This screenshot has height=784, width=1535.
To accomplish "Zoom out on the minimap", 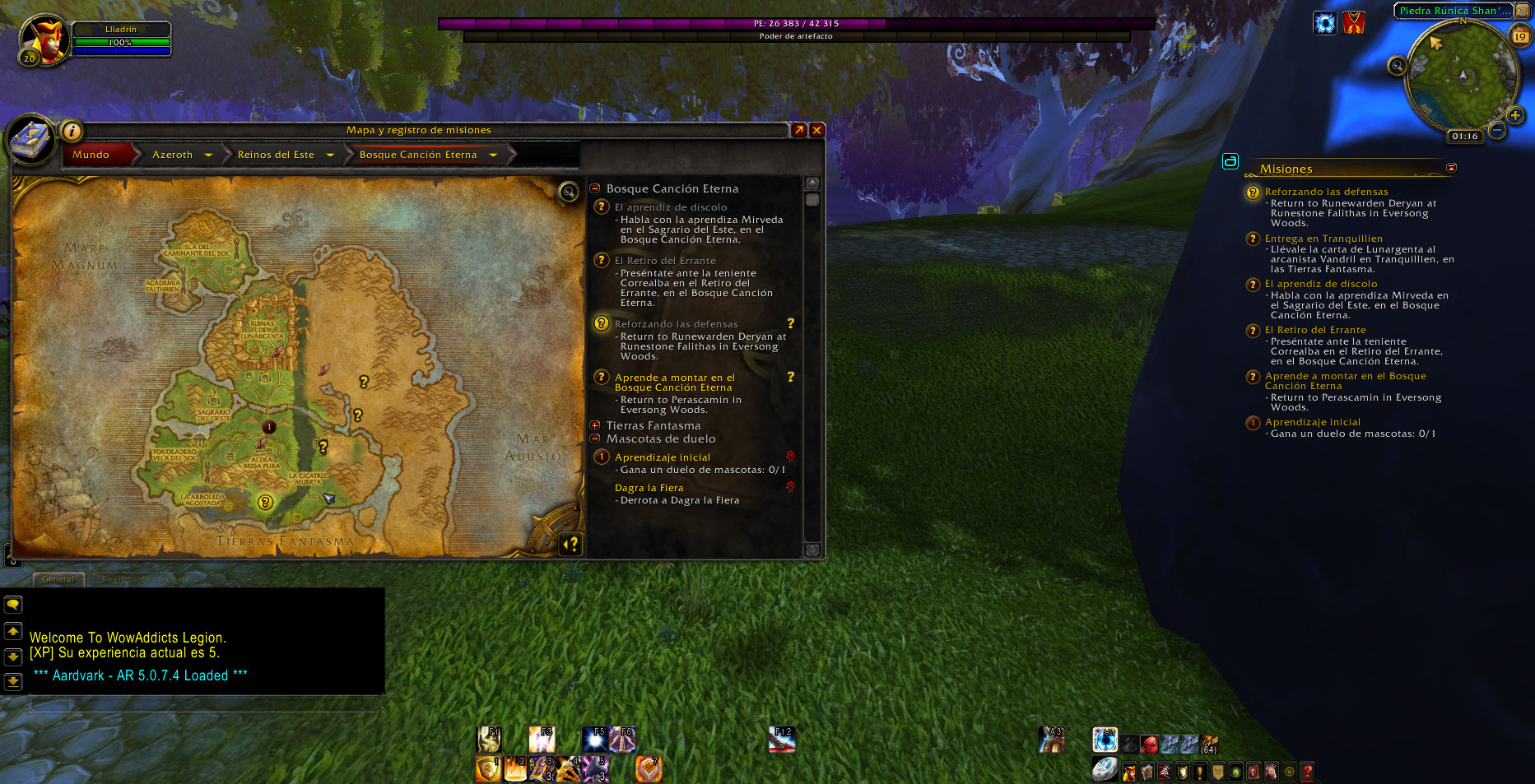I will pos(1497,130).
